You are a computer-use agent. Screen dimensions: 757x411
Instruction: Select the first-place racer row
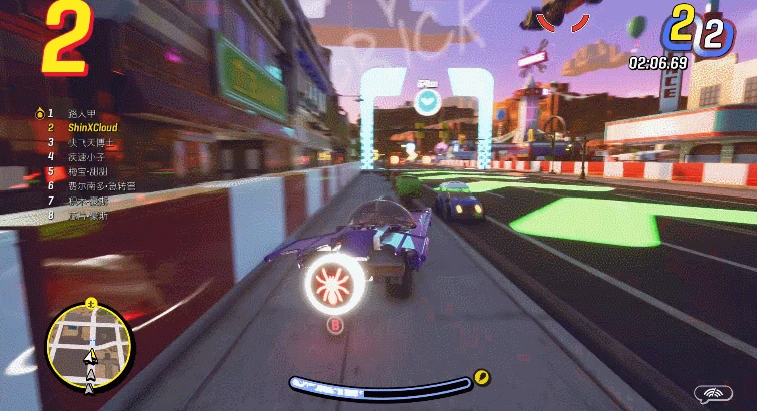tap(82, 113)
